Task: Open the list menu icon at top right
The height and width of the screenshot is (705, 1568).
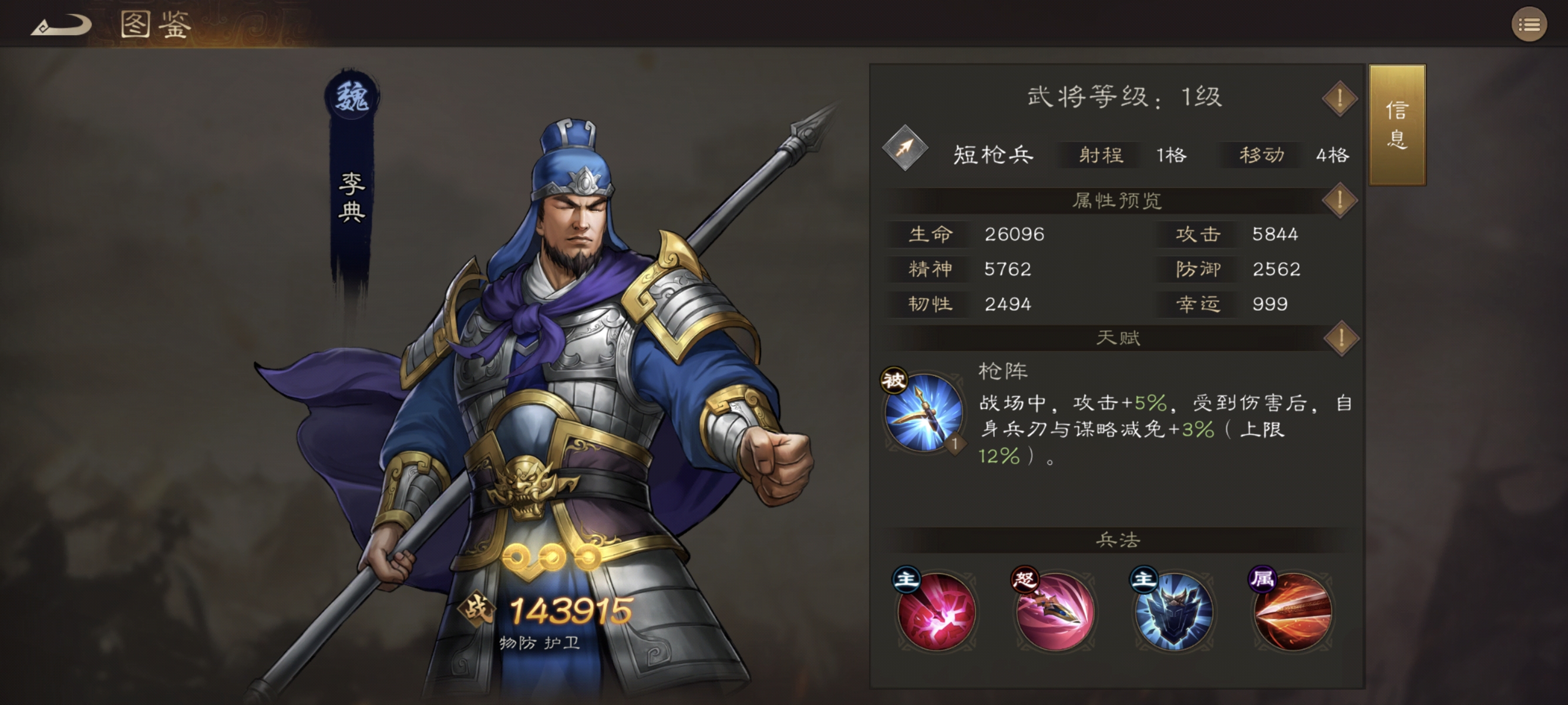Action: coord(1528,24)
